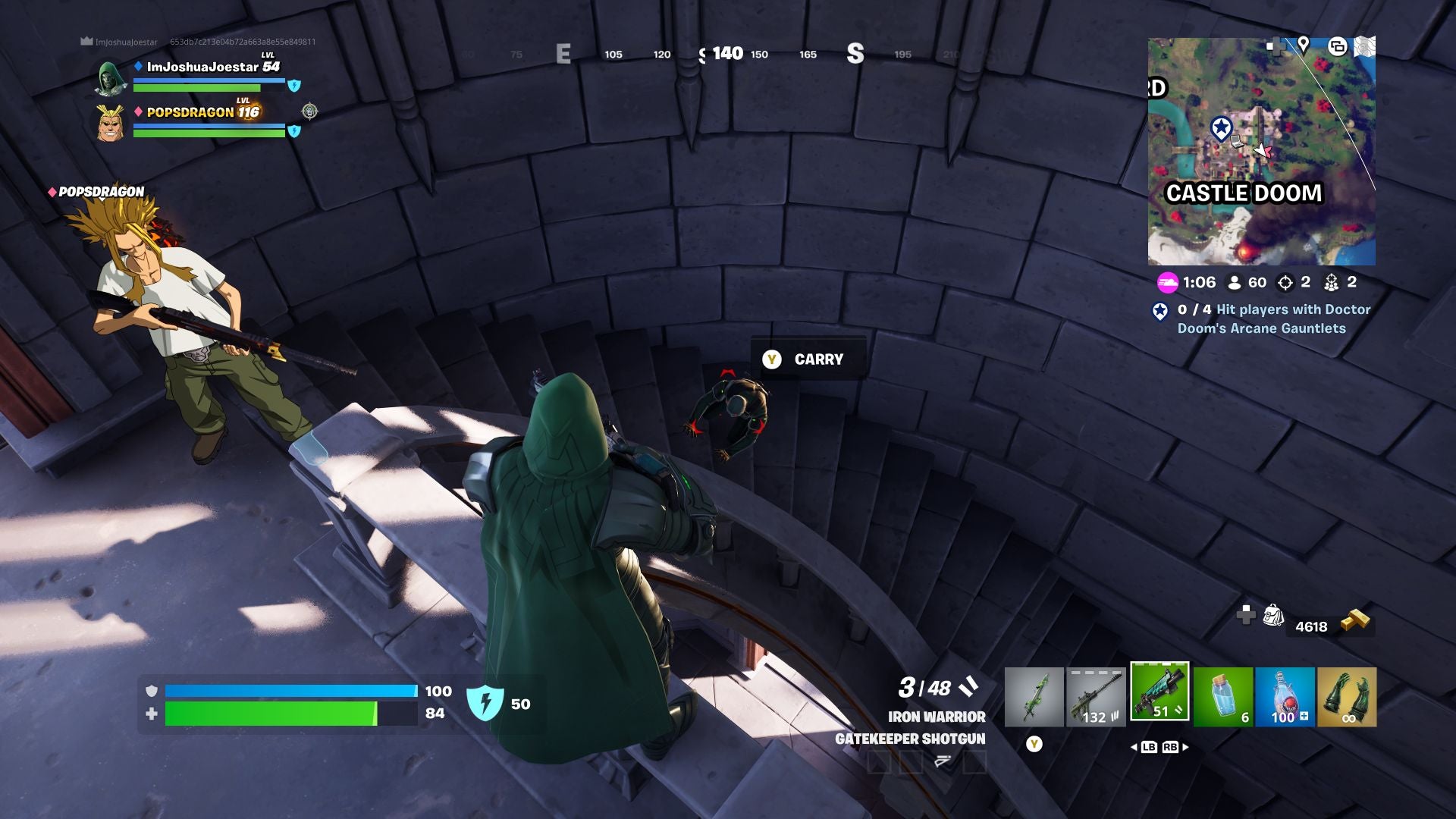The height and width of the screenshot is (819, 1456).
Task: Click the storm timer icon showing 1:06
Action: tap(1169, 282)
